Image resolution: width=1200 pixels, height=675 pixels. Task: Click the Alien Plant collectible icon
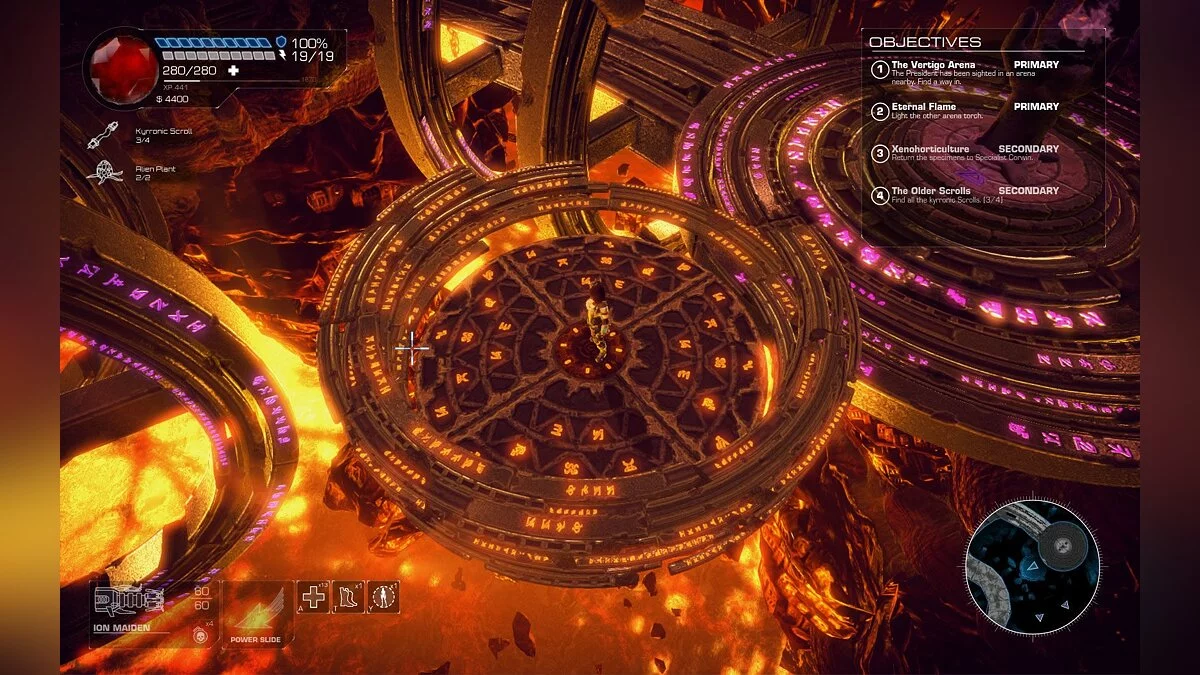pyautogui.click(x=105, y=172)
